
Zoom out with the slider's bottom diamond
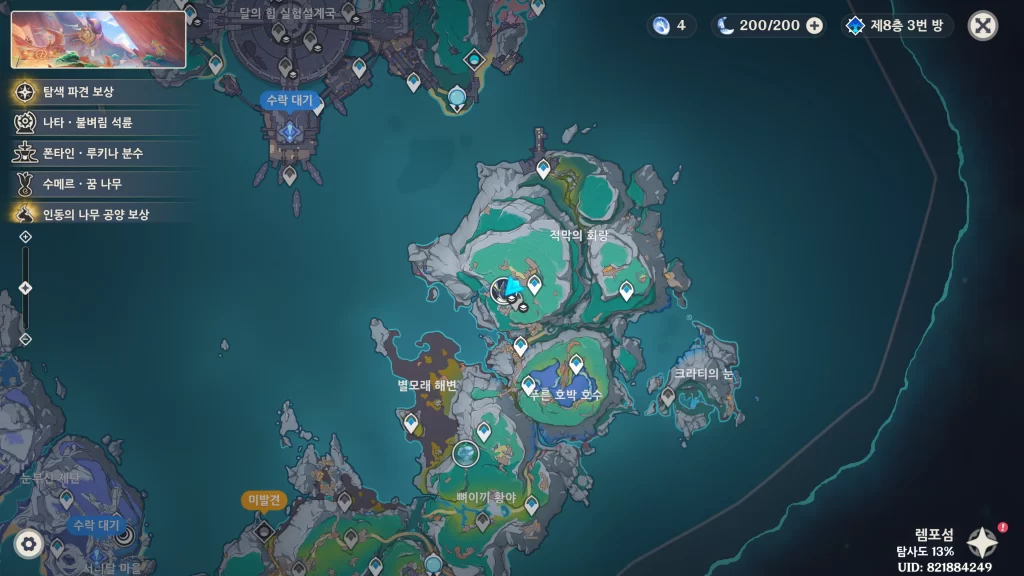26,339
